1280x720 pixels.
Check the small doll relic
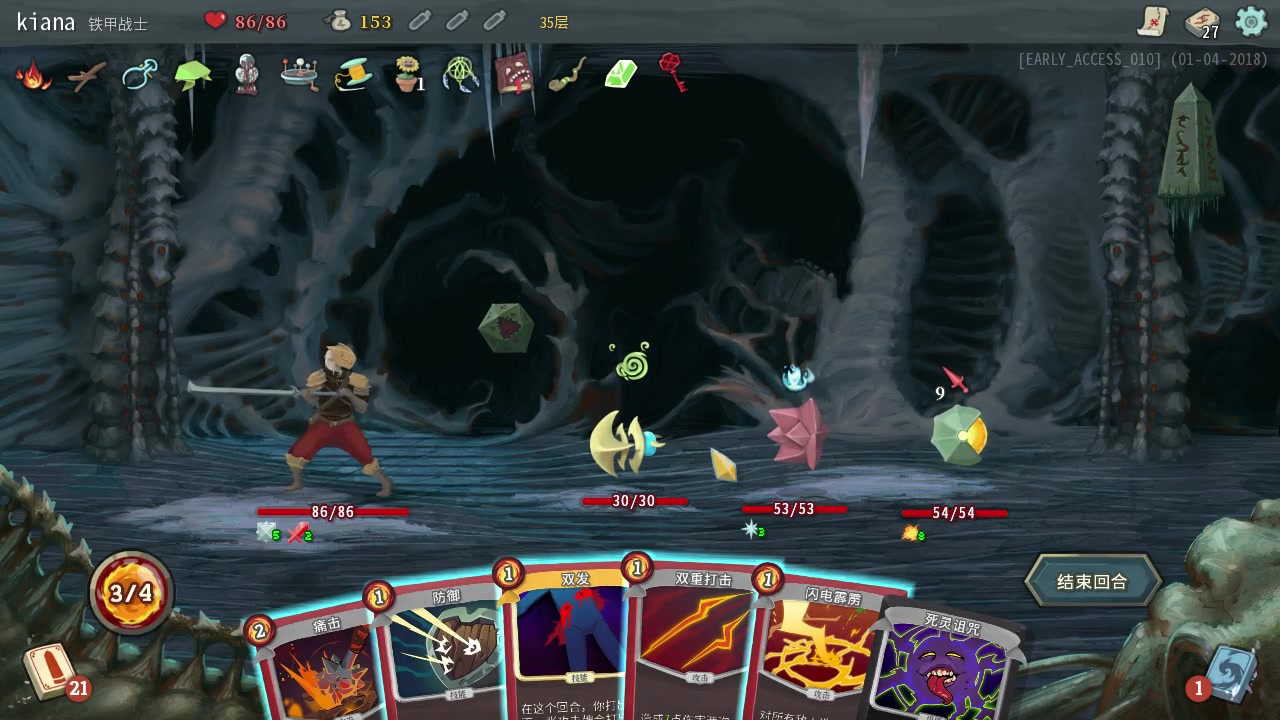247,75
